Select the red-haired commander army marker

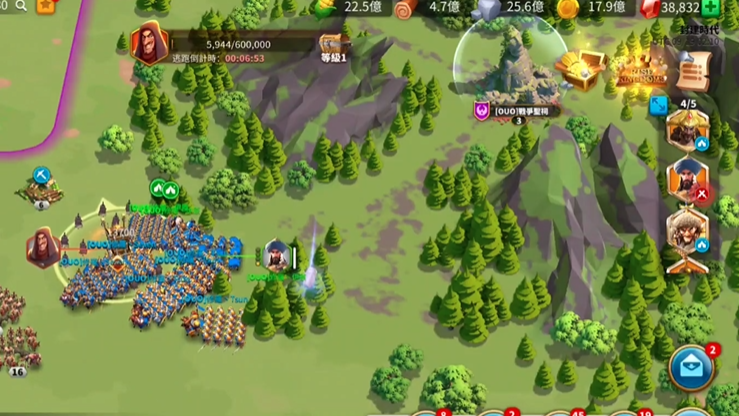(x=42, y=247)
